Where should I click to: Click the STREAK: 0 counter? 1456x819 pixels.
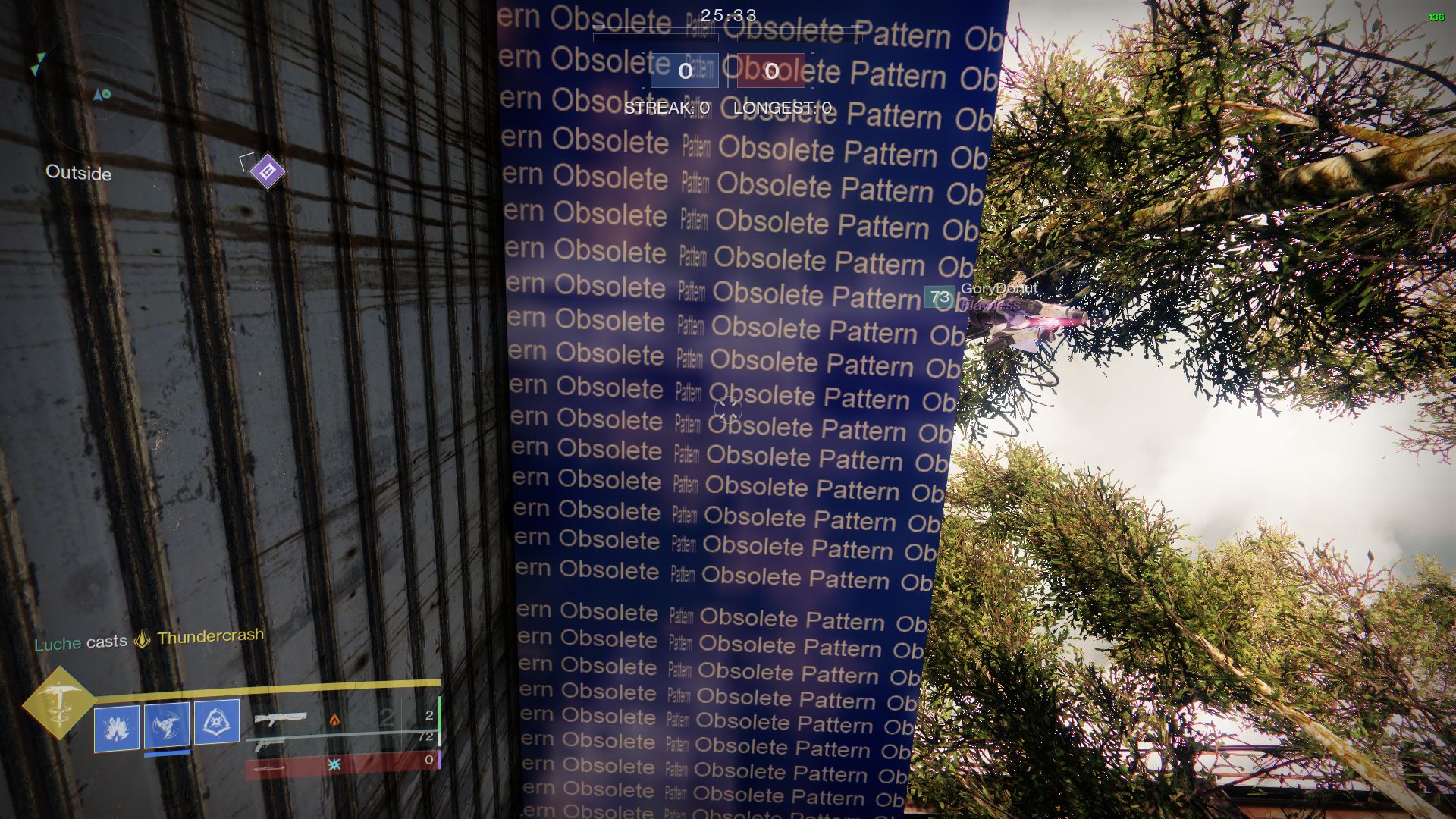pyautogui.click(x=666, y=108)
